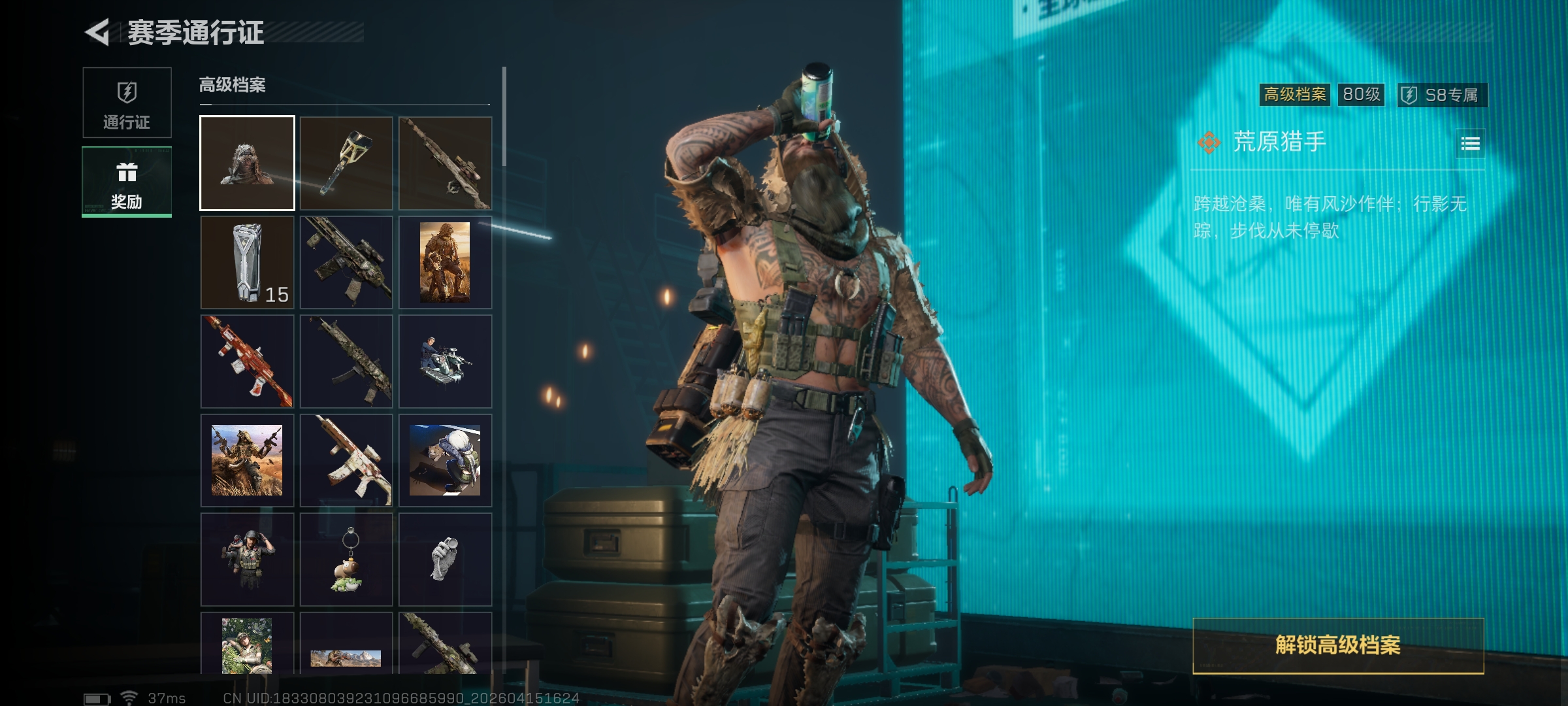This screenshot has width=1568, height=706.
Task: Open the list icon beside 荒原猎手
Action: click(1470, 144)
